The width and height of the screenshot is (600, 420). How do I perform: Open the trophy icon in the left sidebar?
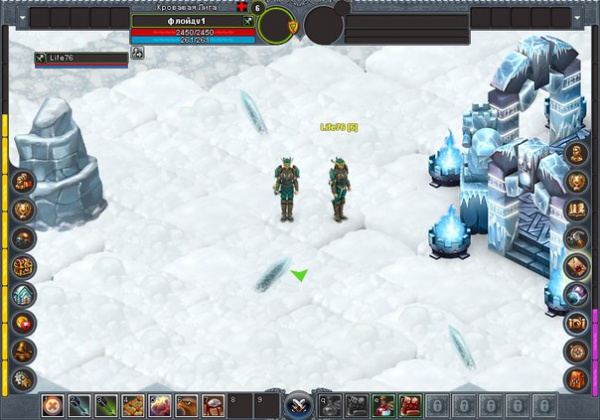coord(23,210)
